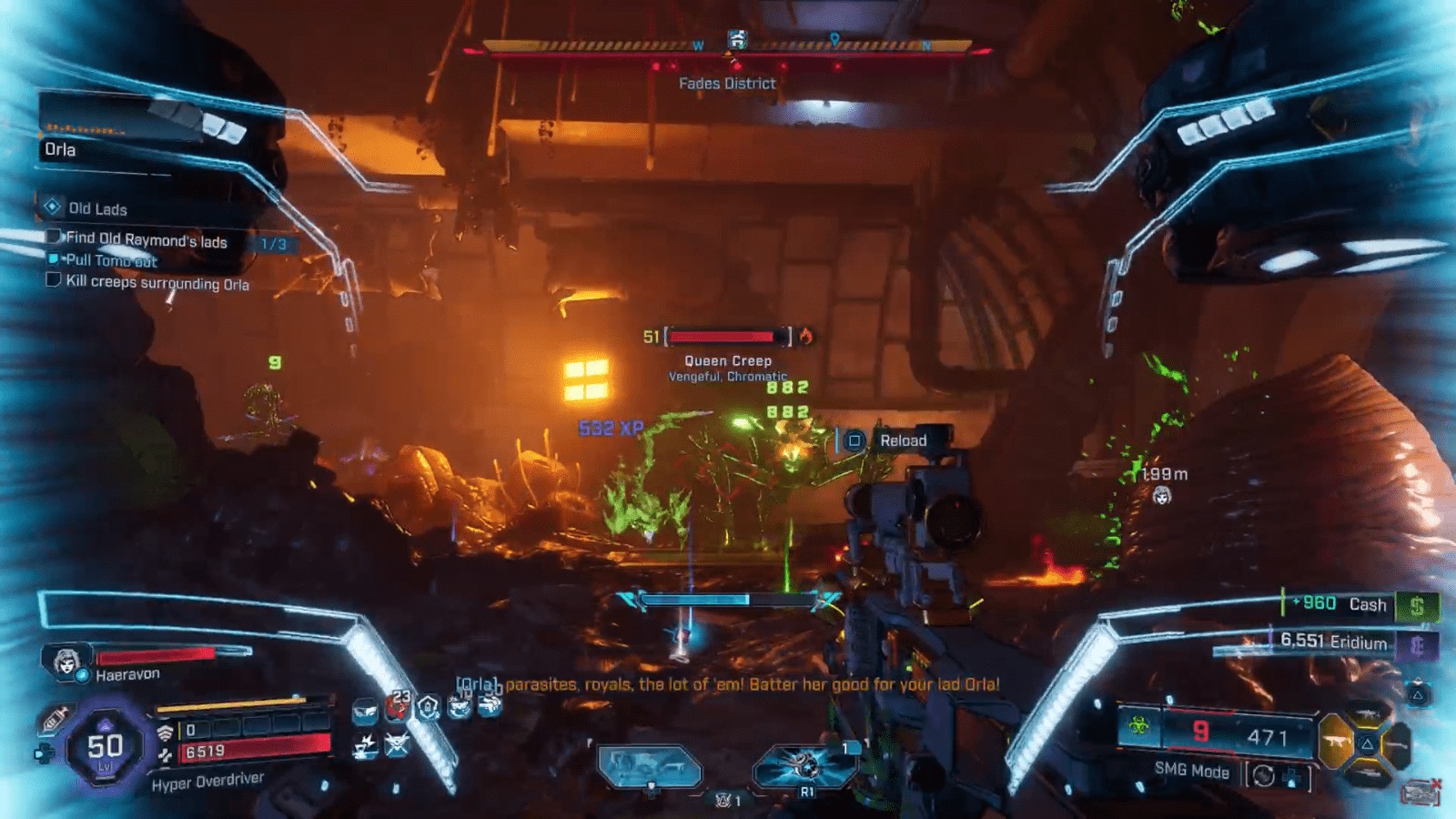Click the purple Eridium currency icon
This screenshot has width=1456, height=819.
pyautogui.click(x=1417, y=645)
